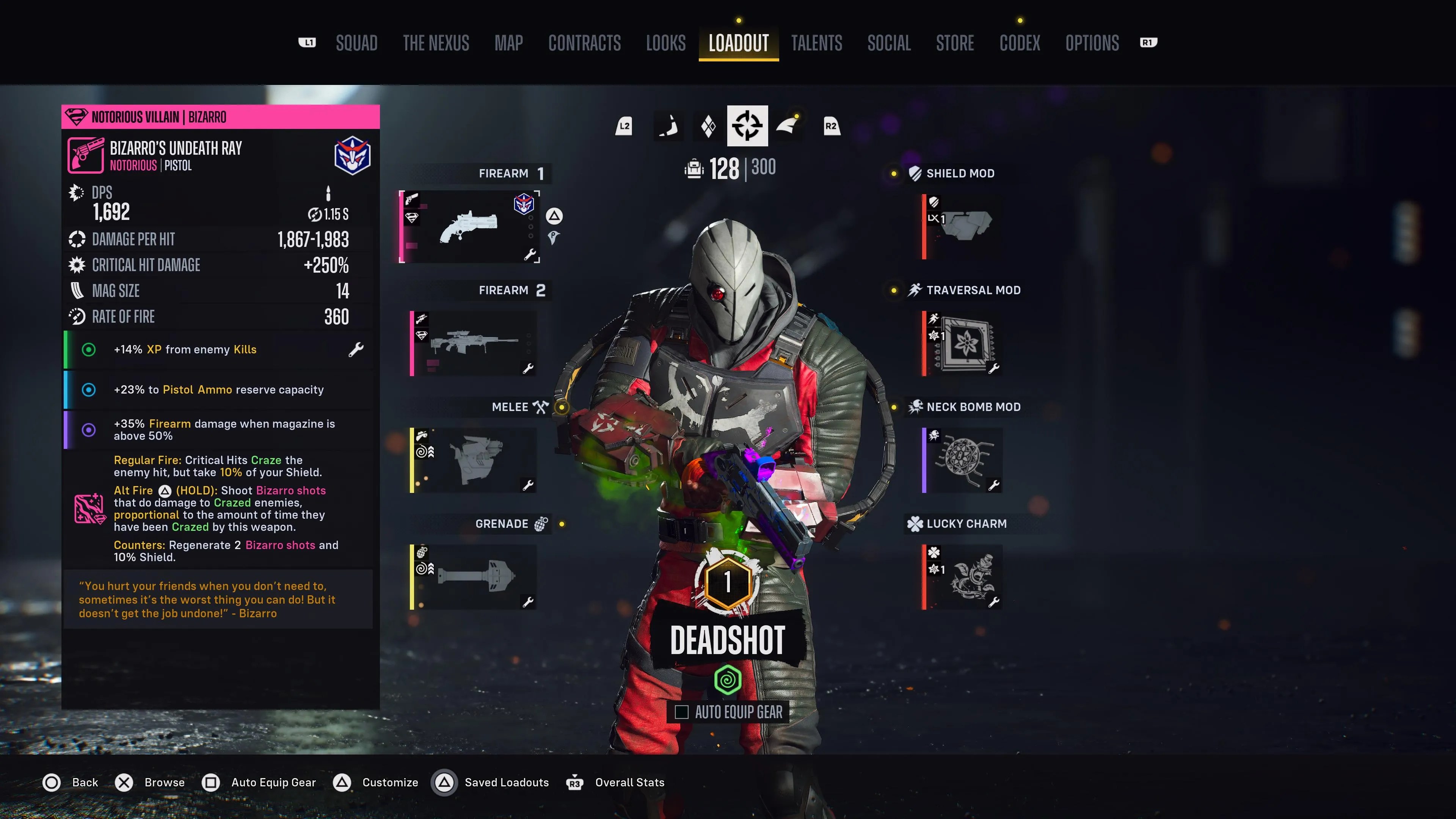1456x819 pixels.
Task: Click Browse in the bottom bar
Action: click(165, 782)
